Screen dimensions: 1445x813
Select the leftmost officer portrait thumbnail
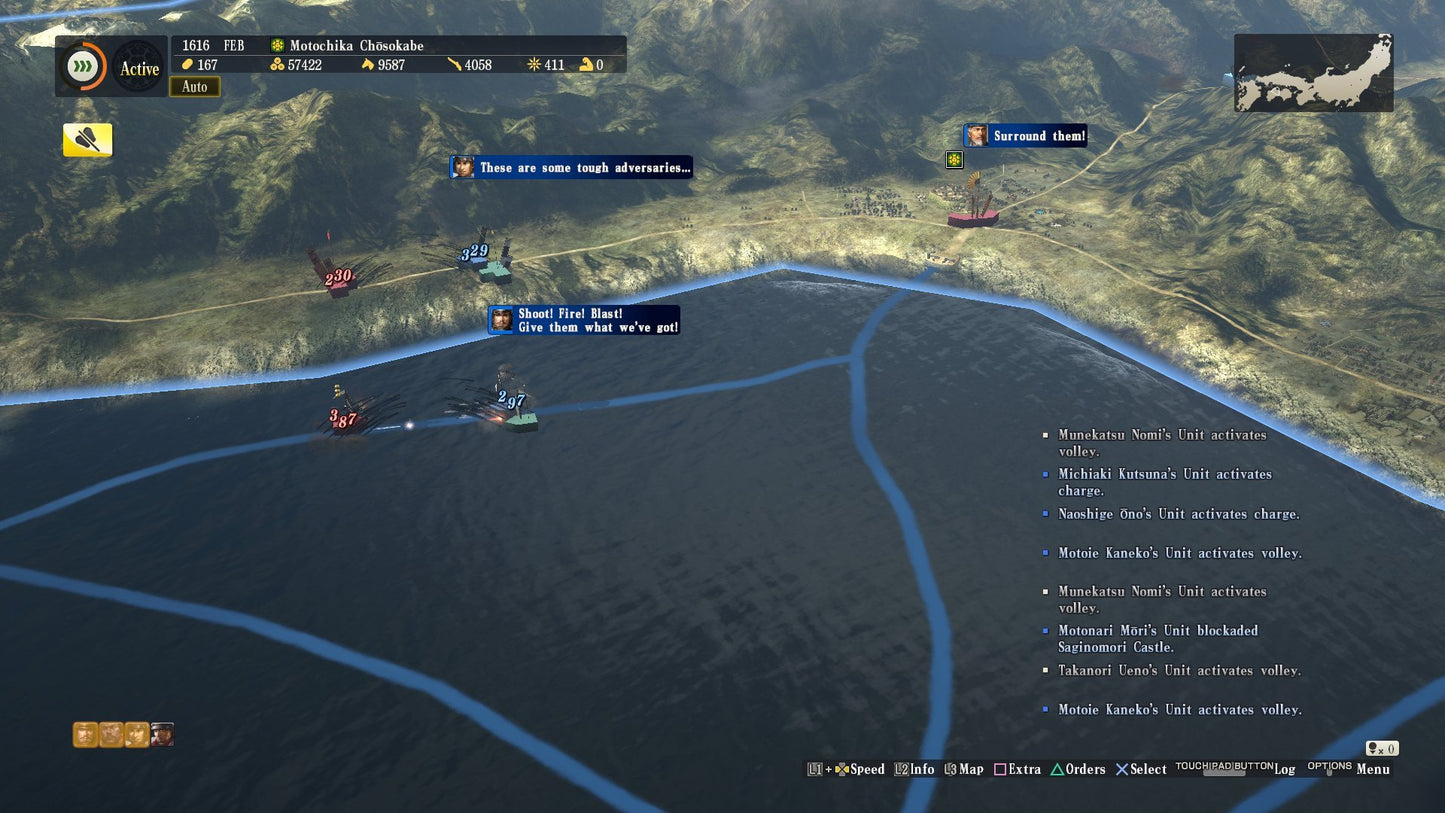point(84,734)
